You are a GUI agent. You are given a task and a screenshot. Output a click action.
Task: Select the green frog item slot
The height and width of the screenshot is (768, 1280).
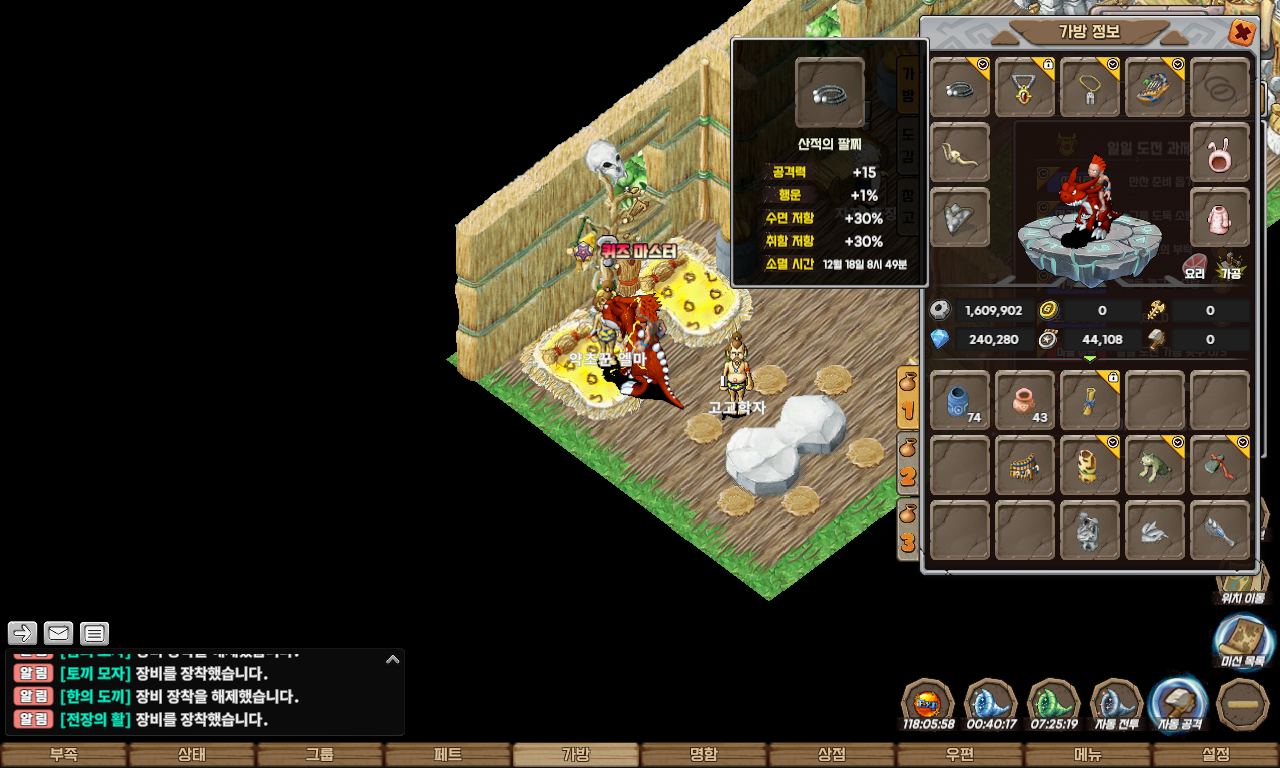click(x=1155, y=465)
